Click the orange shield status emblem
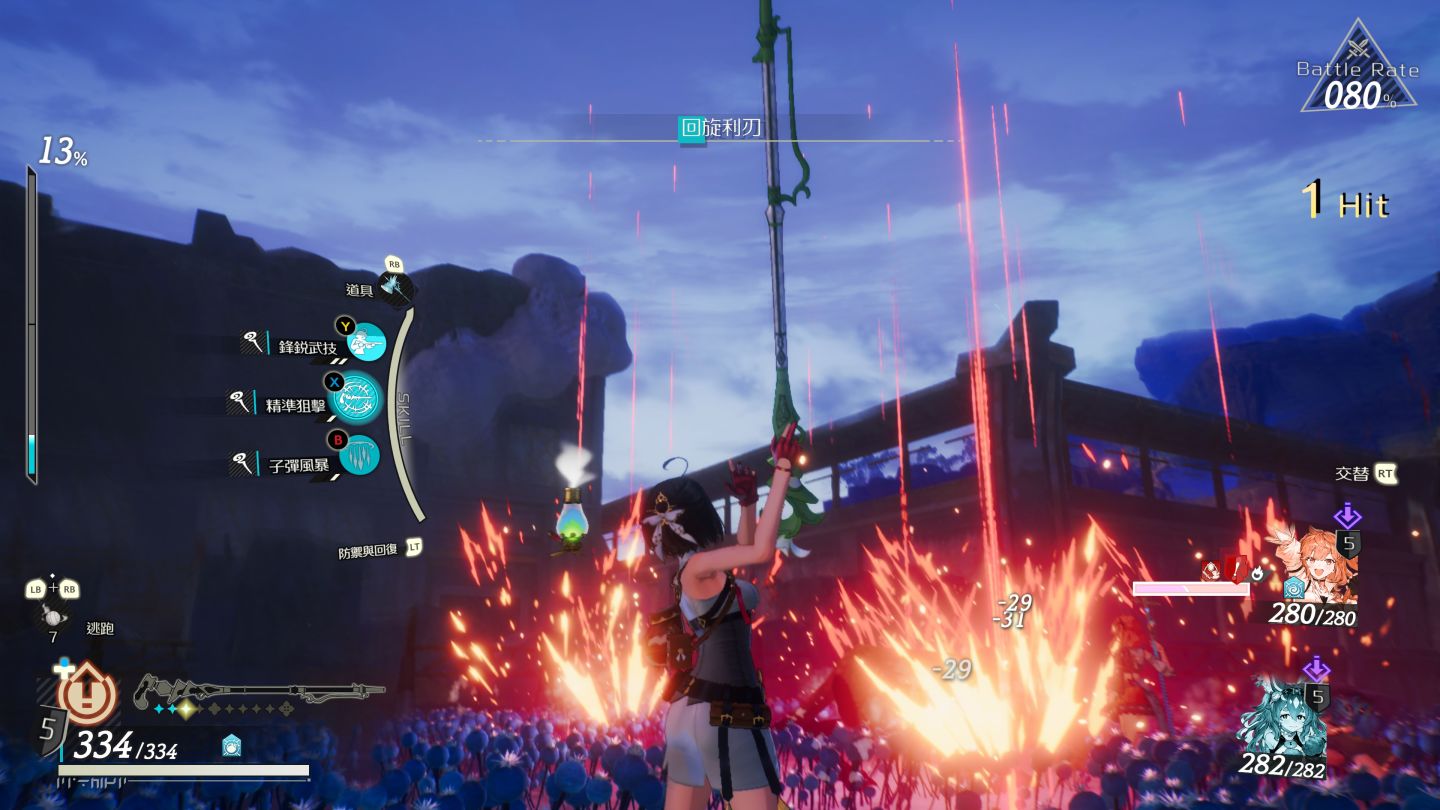 [88, 693]
